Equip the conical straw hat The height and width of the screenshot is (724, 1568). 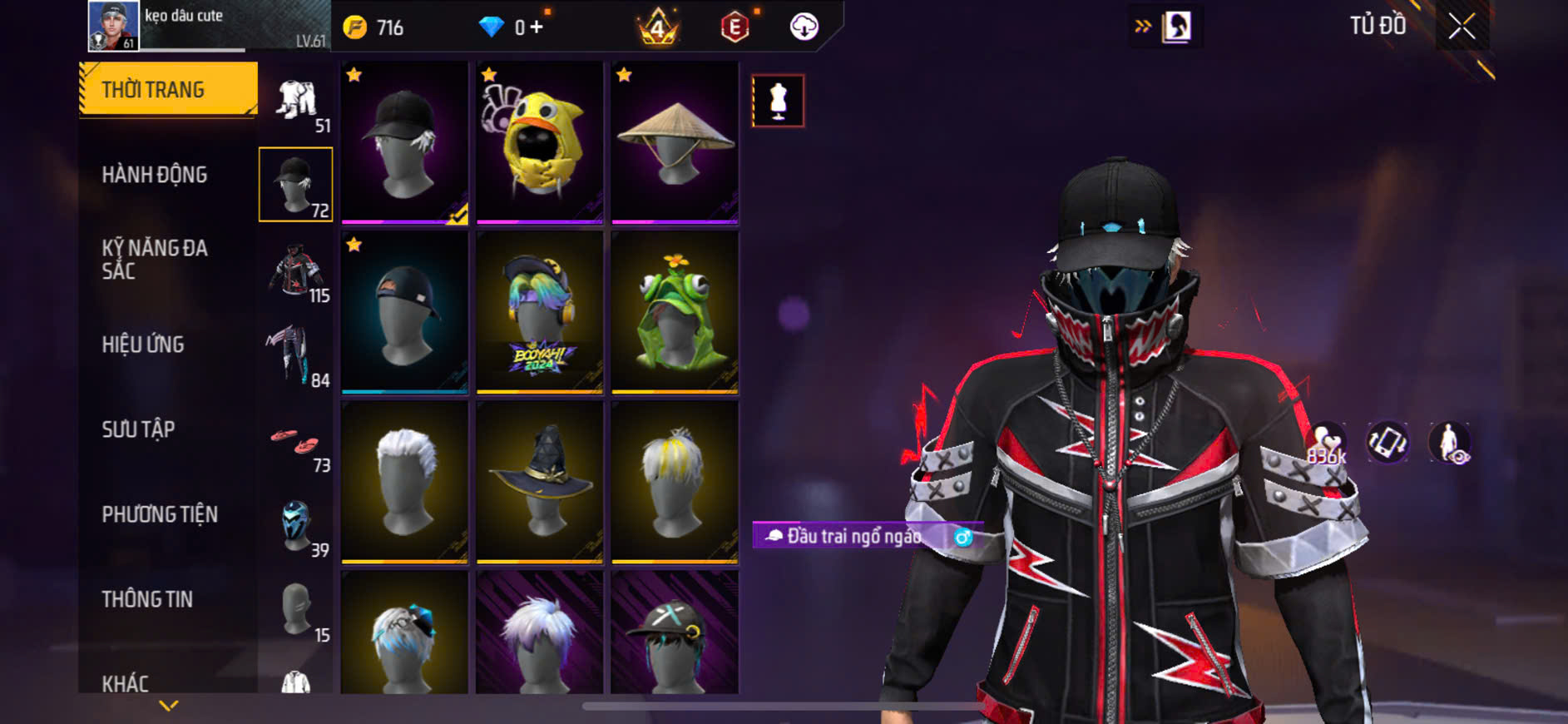pos(675,142)
